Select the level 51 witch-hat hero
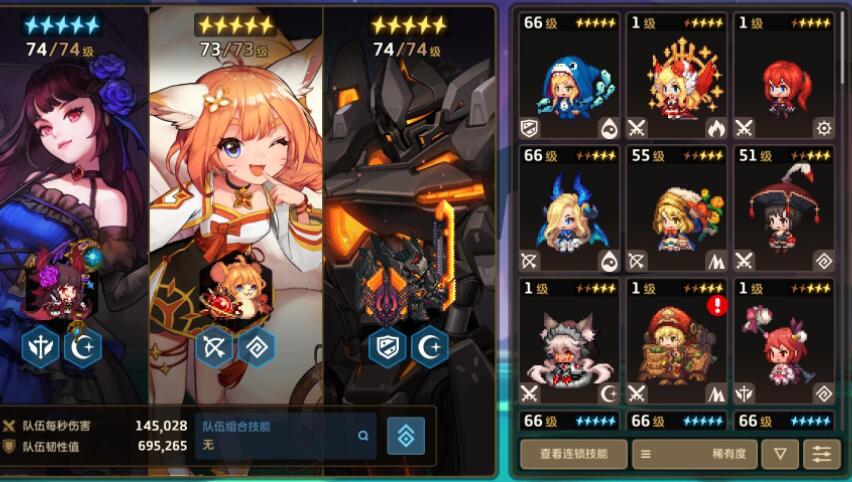This screenshot has height=482, width=852. click(783, 209)
